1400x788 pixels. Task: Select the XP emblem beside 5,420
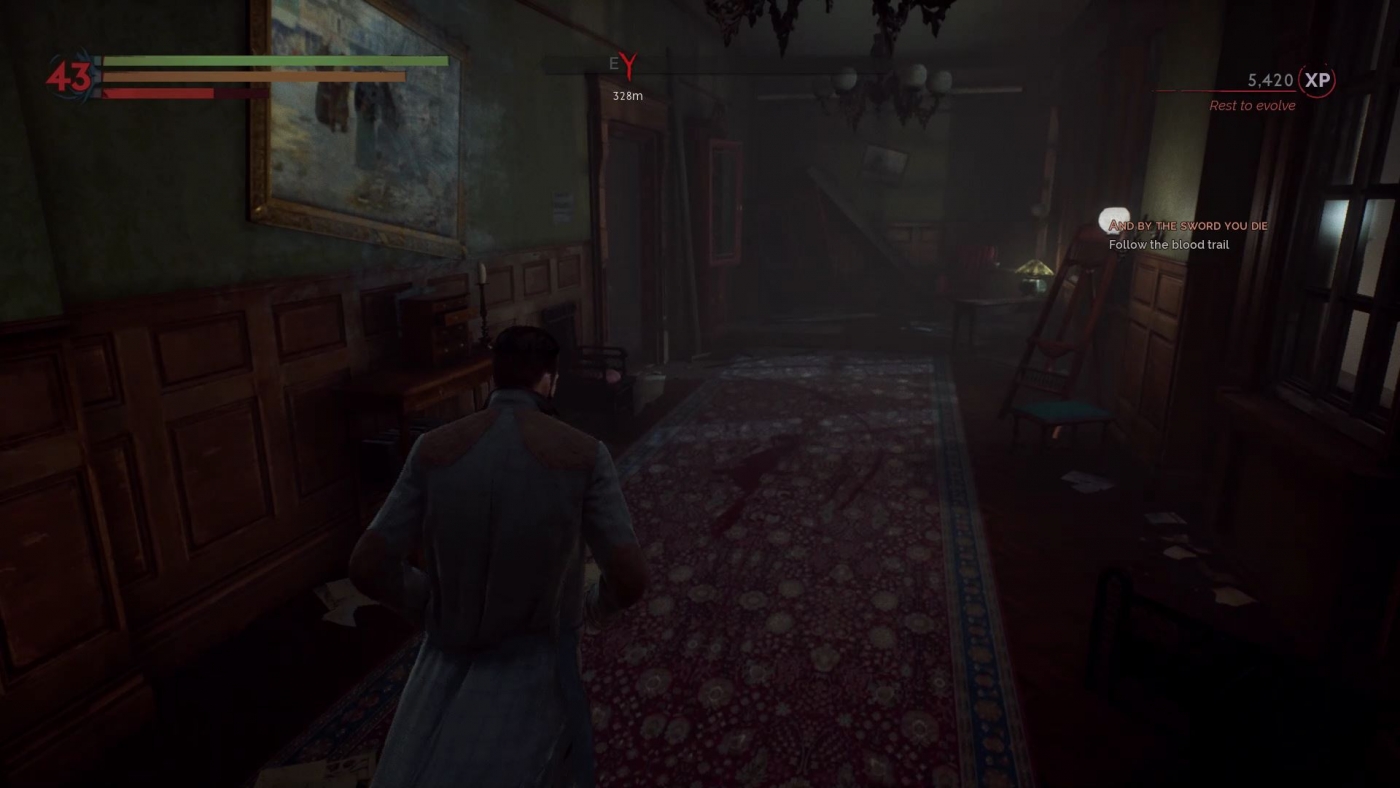[1316, 81]
